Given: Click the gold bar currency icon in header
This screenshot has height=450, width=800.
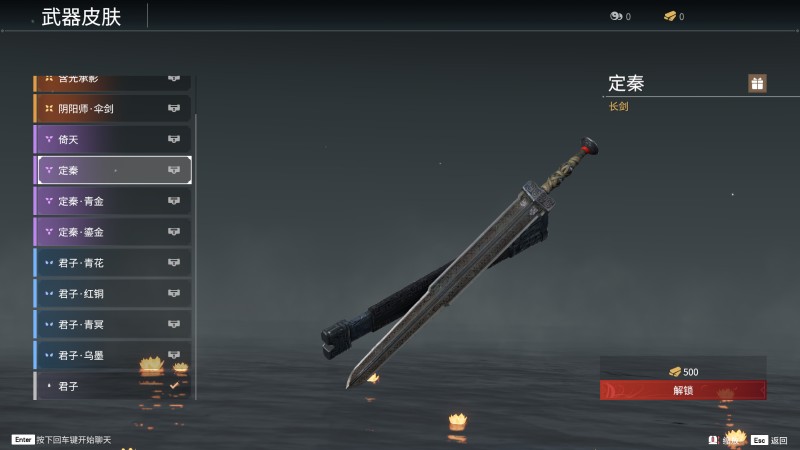Looking at the screenshot, I should tap(669, 16).
